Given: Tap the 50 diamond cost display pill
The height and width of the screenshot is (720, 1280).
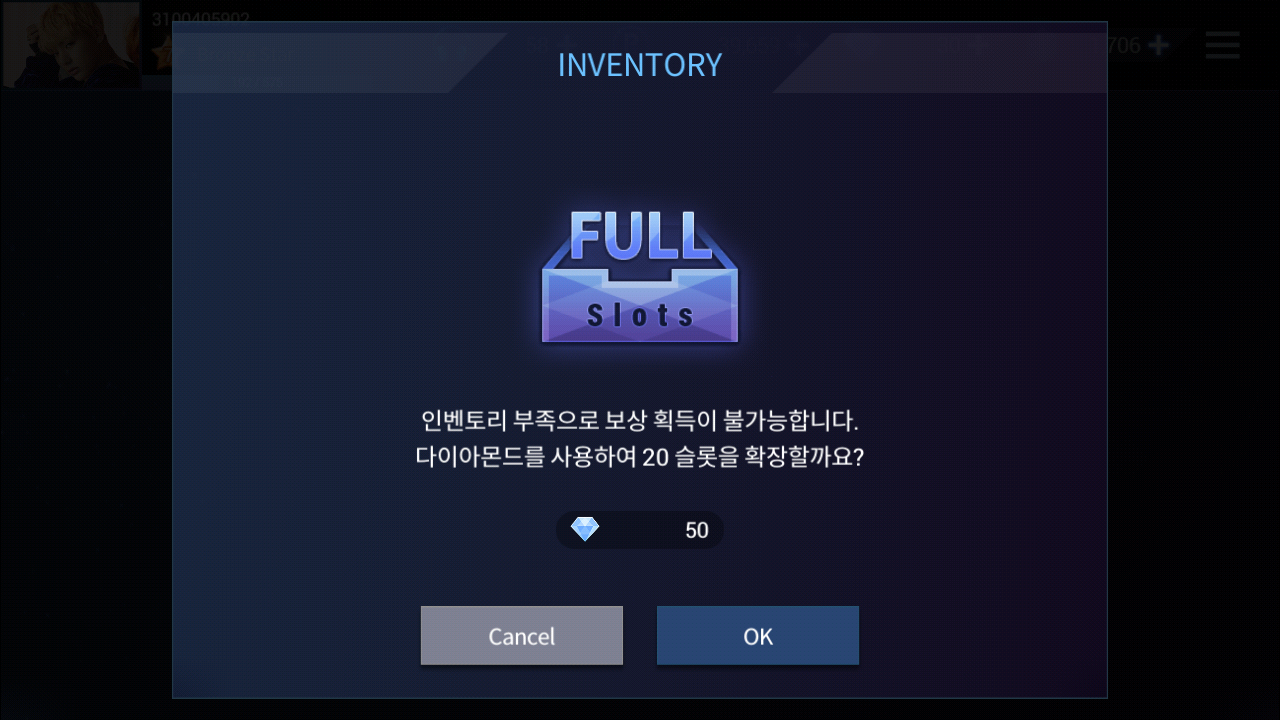Looking at the screenshot, I should [x=640, y=529].
